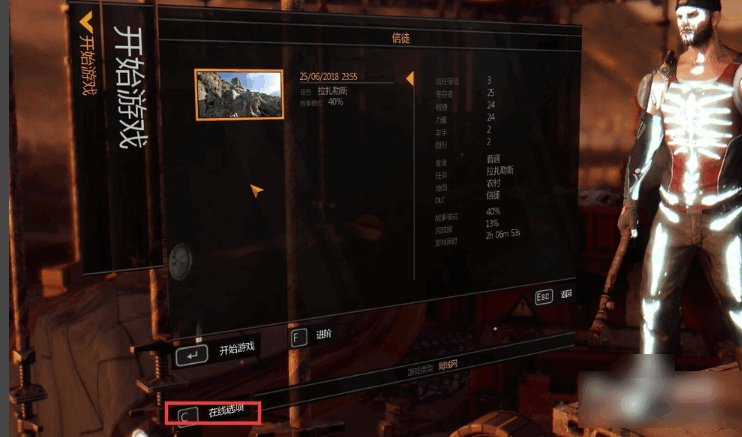This screenshot has width=742, height=437.
Task: Choose the 25/06/2018 save entry
Action: [328, 76]
